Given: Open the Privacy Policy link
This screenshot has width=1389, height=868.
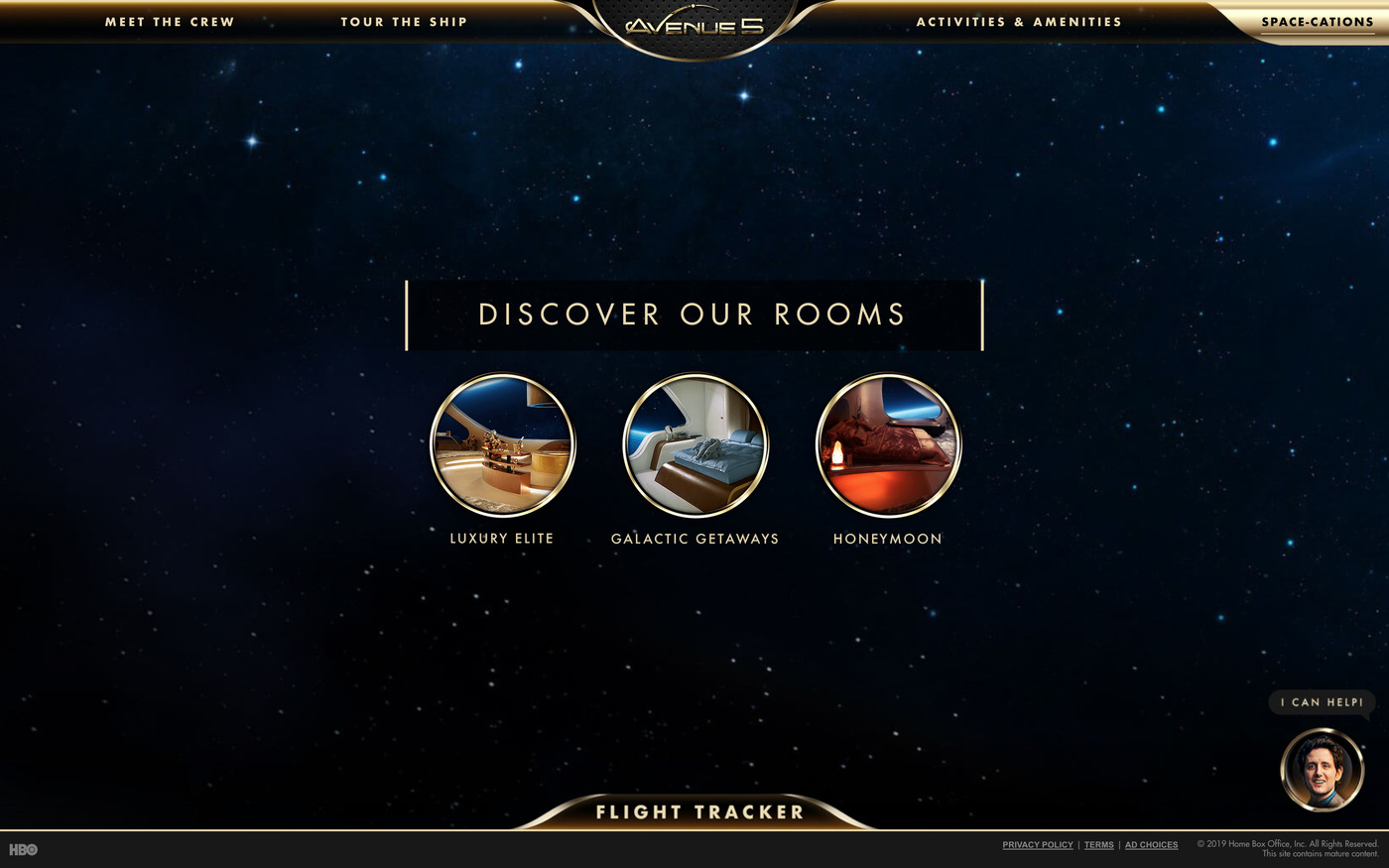Looking at the screenshot, I should click(x=1038, y=845).
